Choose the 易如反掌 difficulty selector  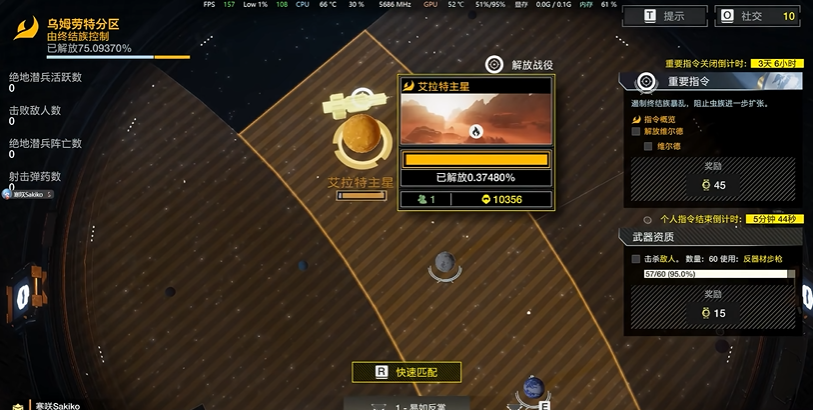coord(410,404)
